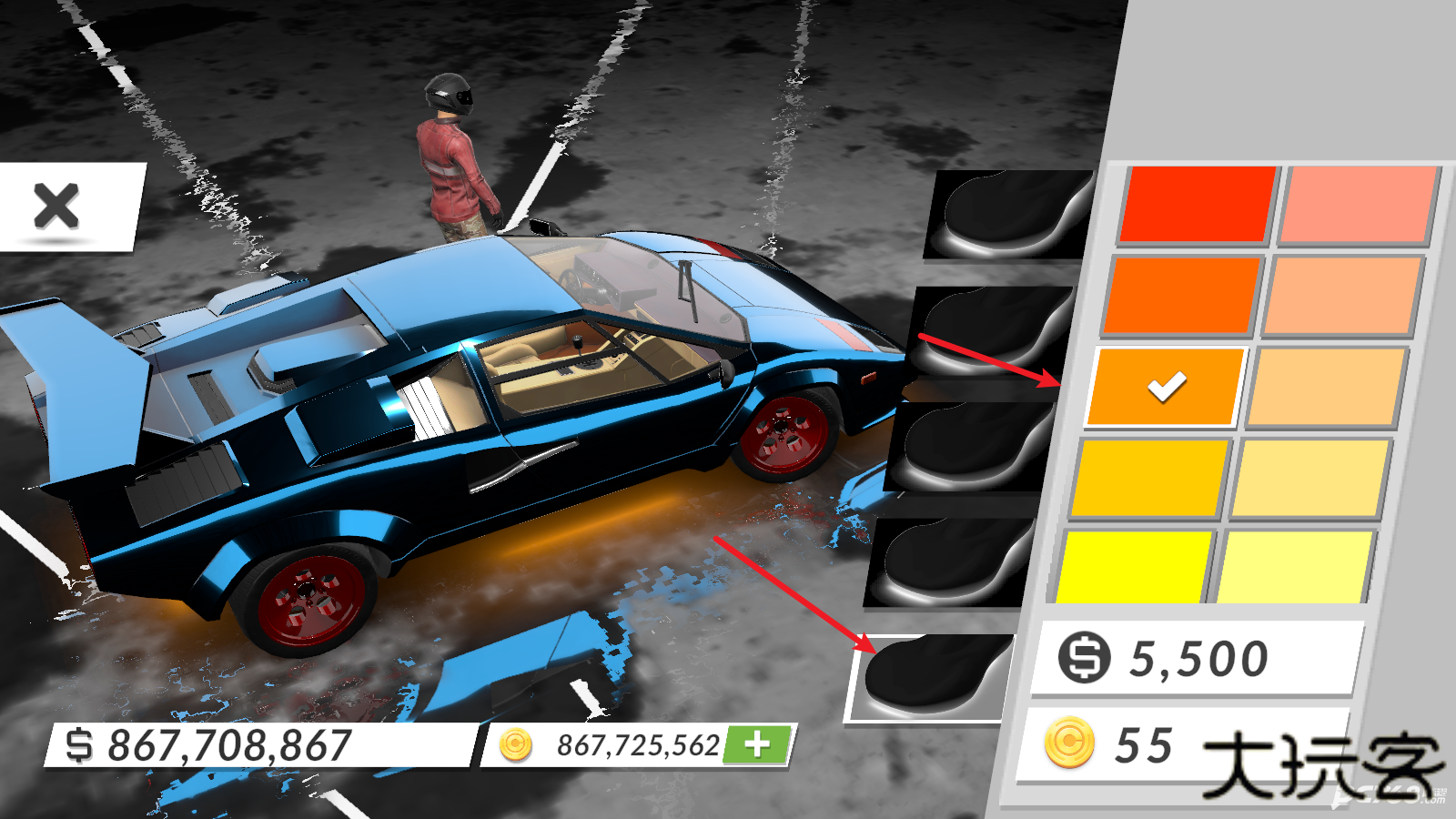Pick the bright red color swatch
The height and width of the screenshot is (819, 1456).
coord(1197,204)
